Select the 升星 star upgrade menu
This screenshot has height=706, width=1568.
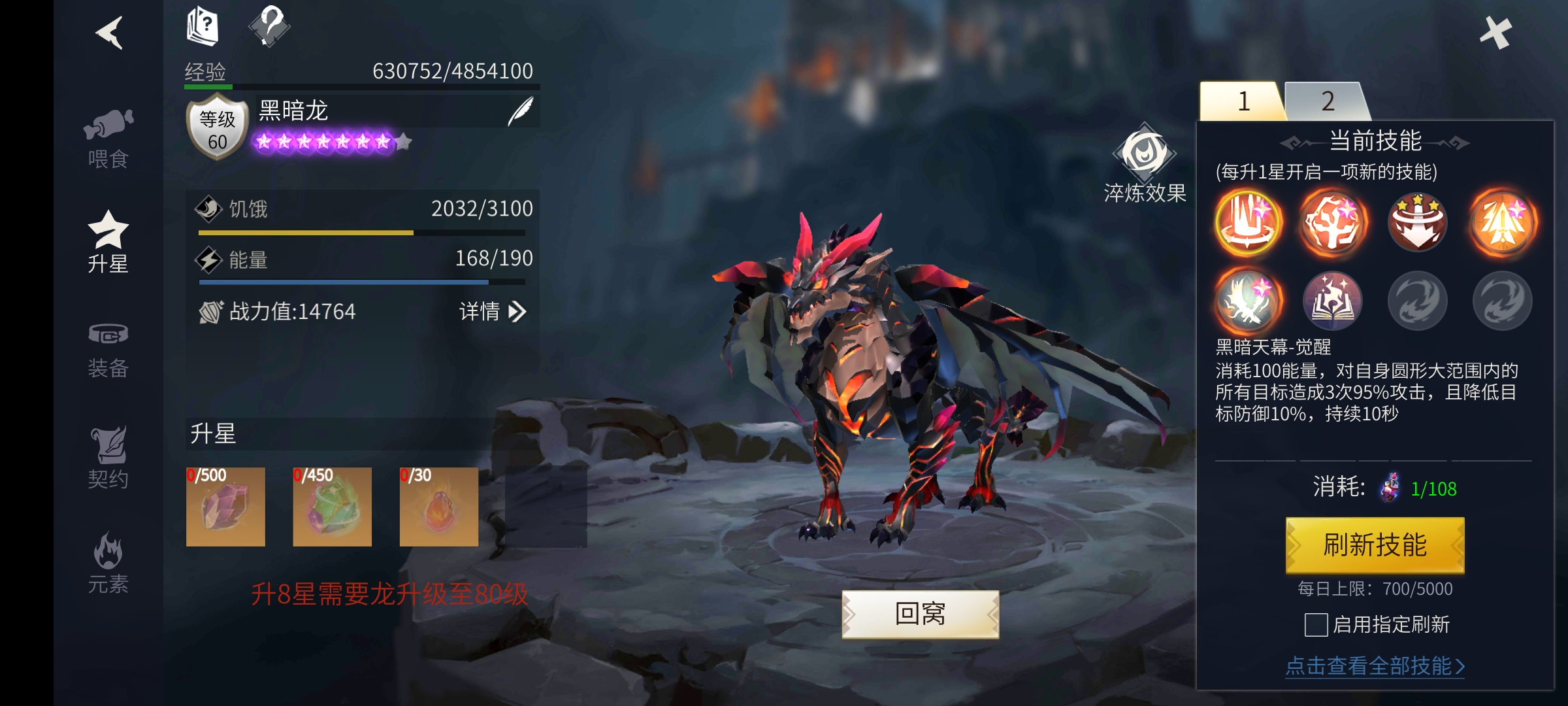point(108,242)
